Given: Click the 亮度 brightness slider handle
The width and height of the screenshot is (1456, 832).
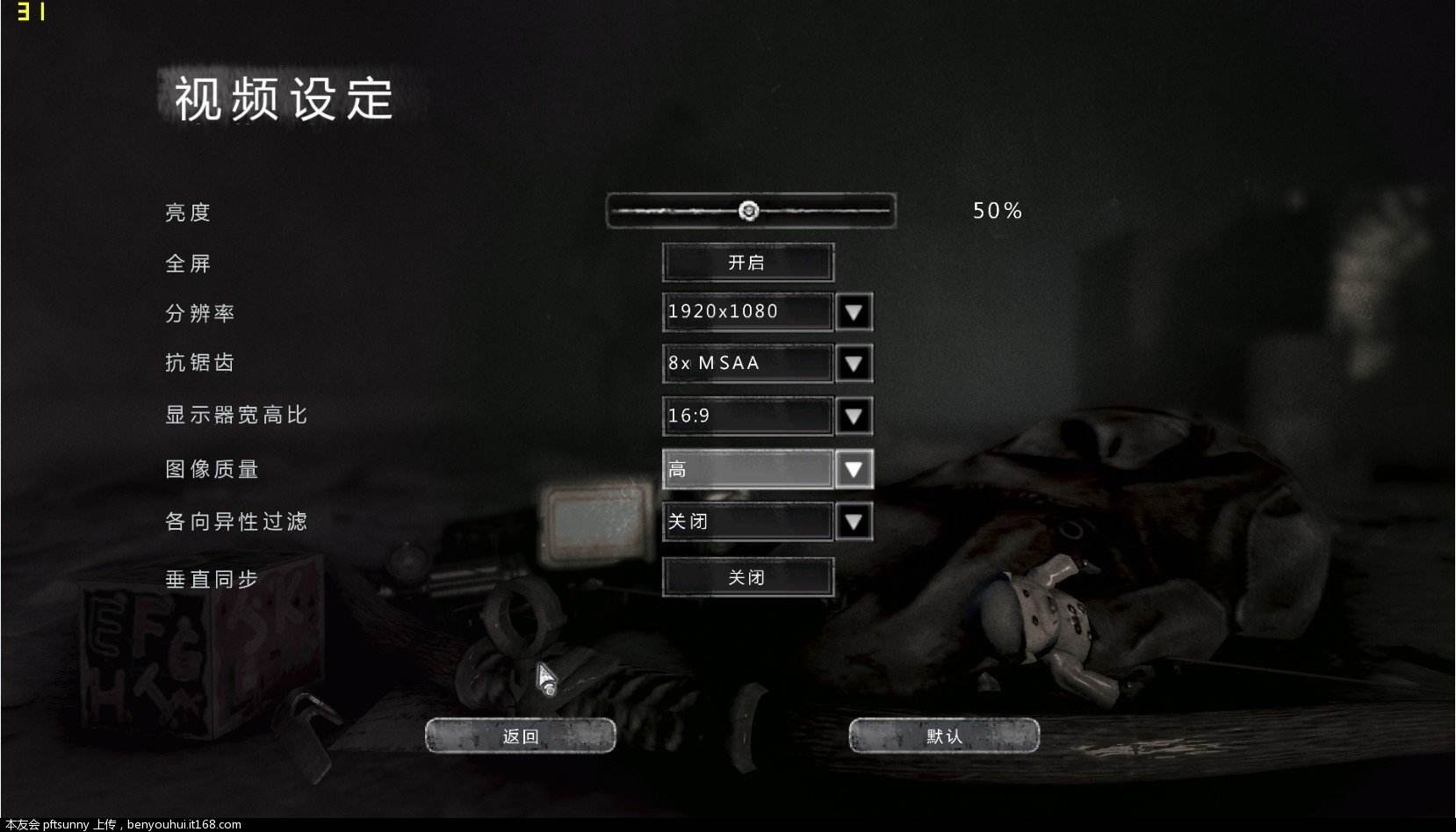Looking at the screenshot, I should (x=748, y=211).
